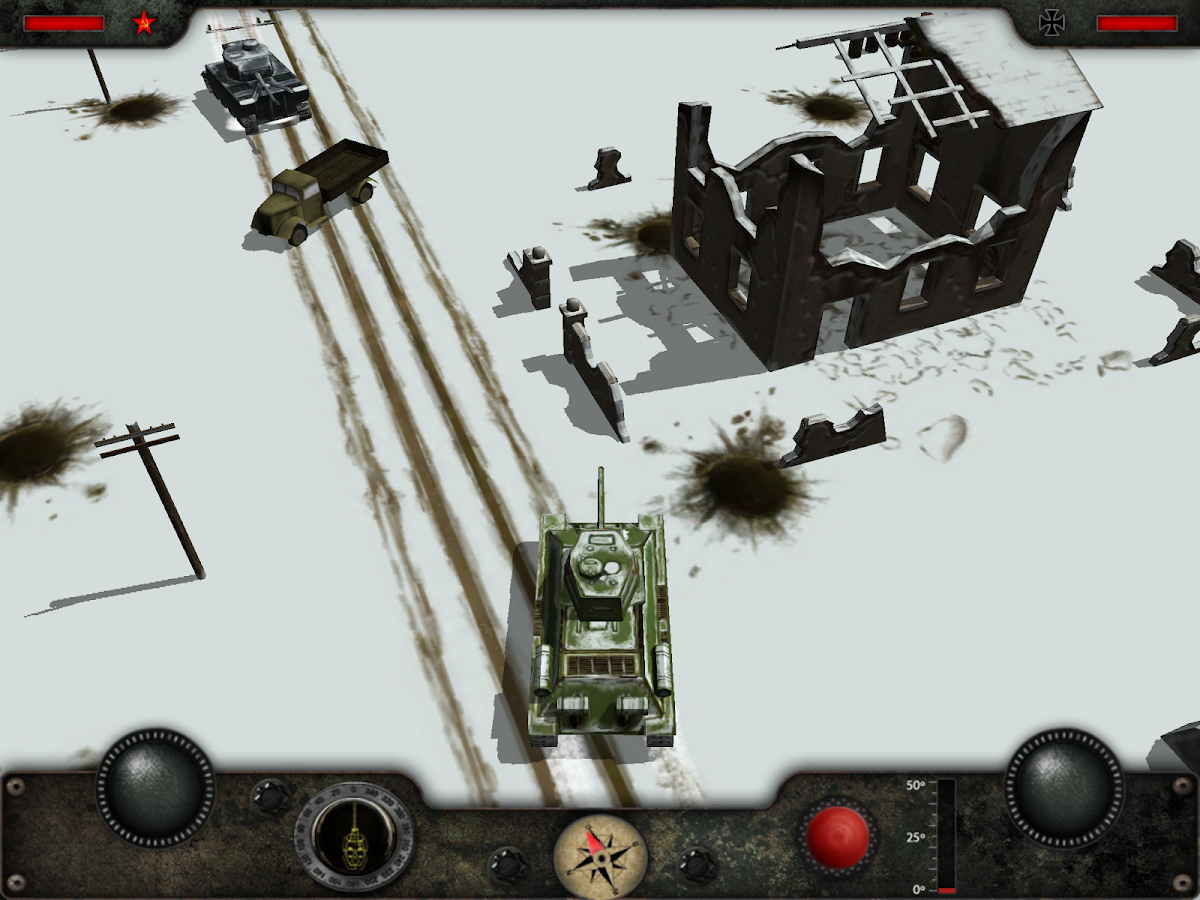Set gun elevation on the degree gauge
The height and width of the screenshot is (900, 1200).
coord(946,836)
